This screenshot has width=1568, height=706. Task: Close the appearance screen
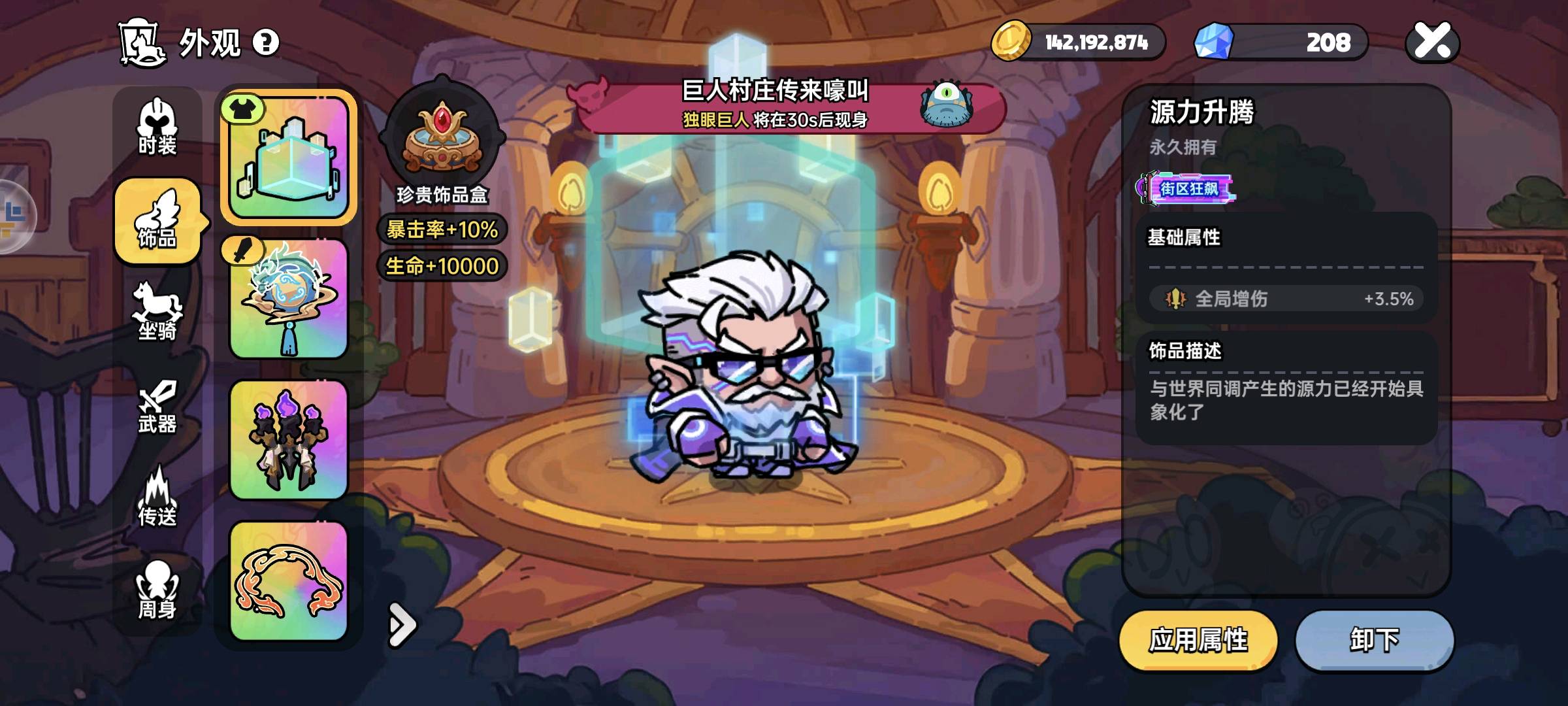point(1432,42)
